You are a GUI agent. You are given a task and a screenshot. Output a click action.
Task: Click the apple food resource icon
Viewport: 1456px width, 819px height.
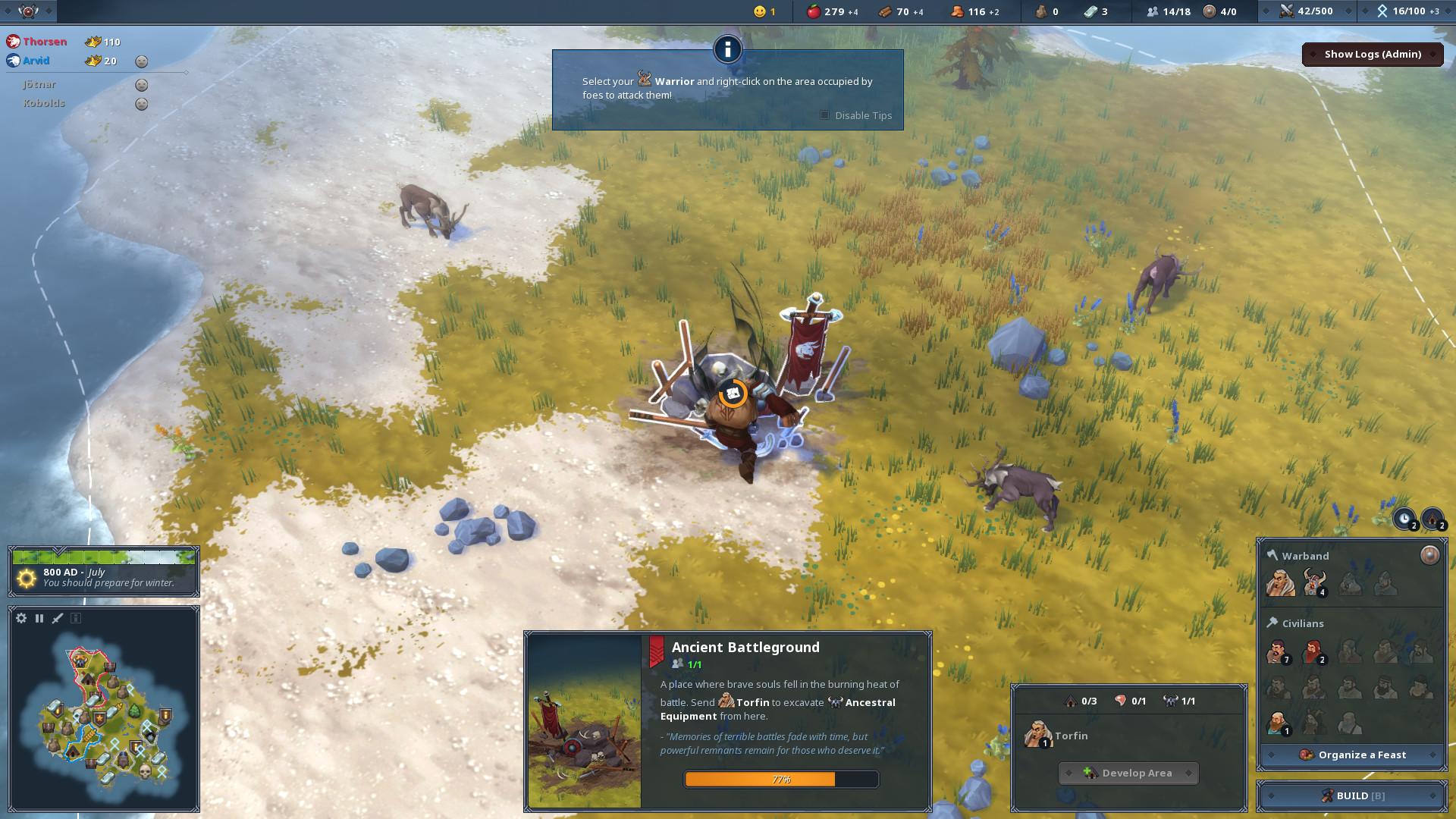tap(813, 11)
